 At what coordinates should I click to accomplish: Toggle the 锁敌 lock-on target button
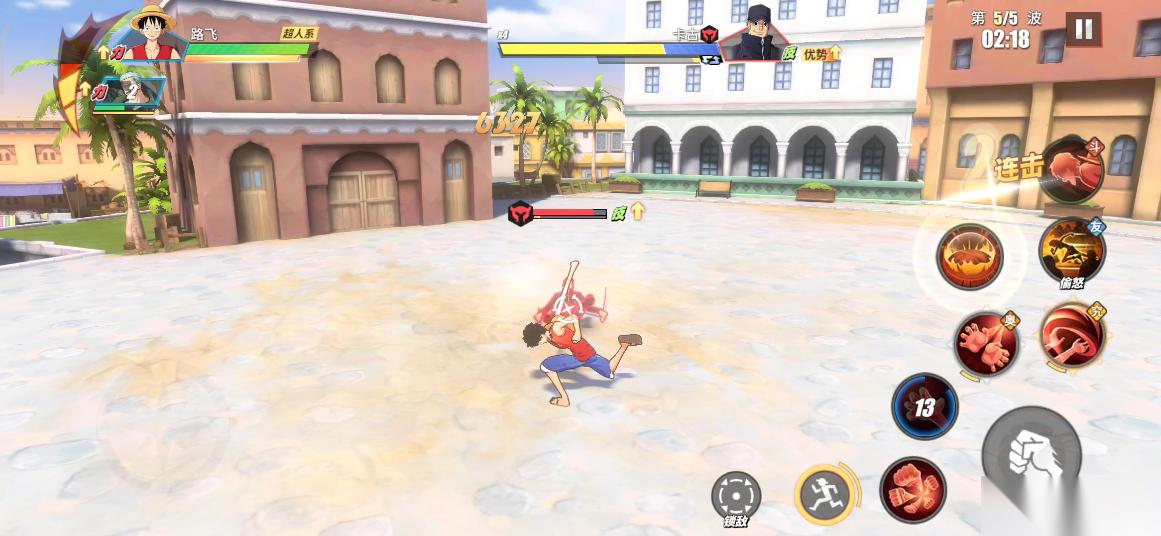(736, 497)
